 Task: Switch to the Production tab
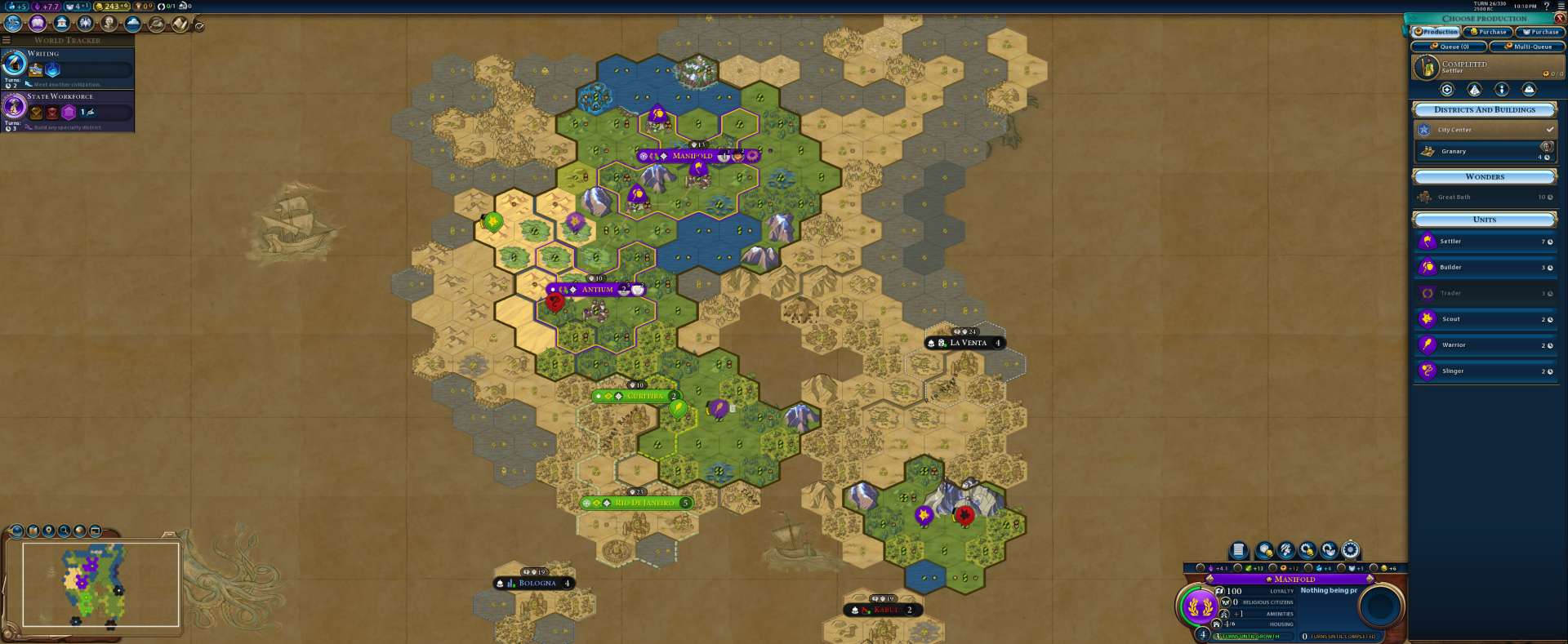coord(1437,32)
